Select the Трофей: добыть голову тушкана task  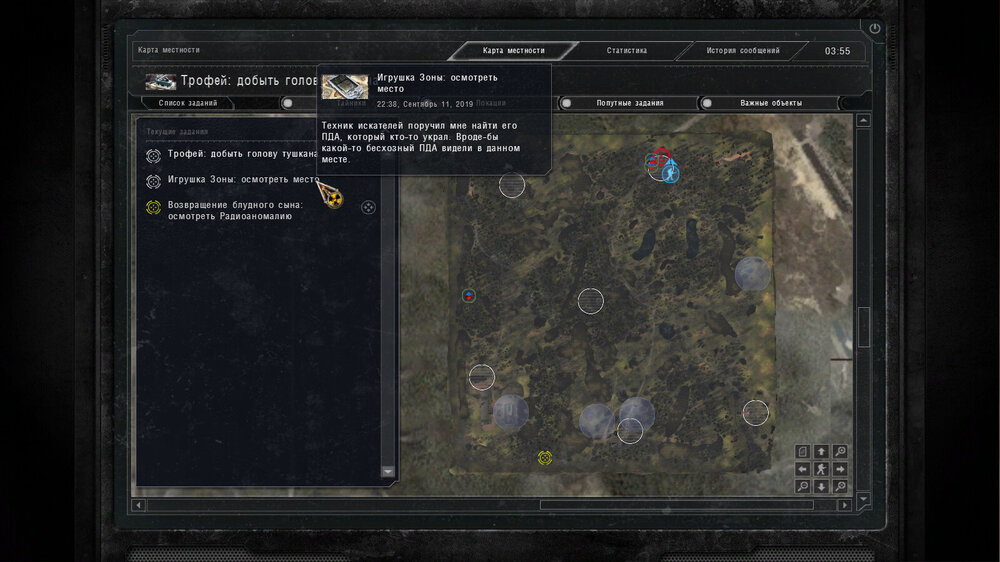pyautogui.click(x=242, y=154)
